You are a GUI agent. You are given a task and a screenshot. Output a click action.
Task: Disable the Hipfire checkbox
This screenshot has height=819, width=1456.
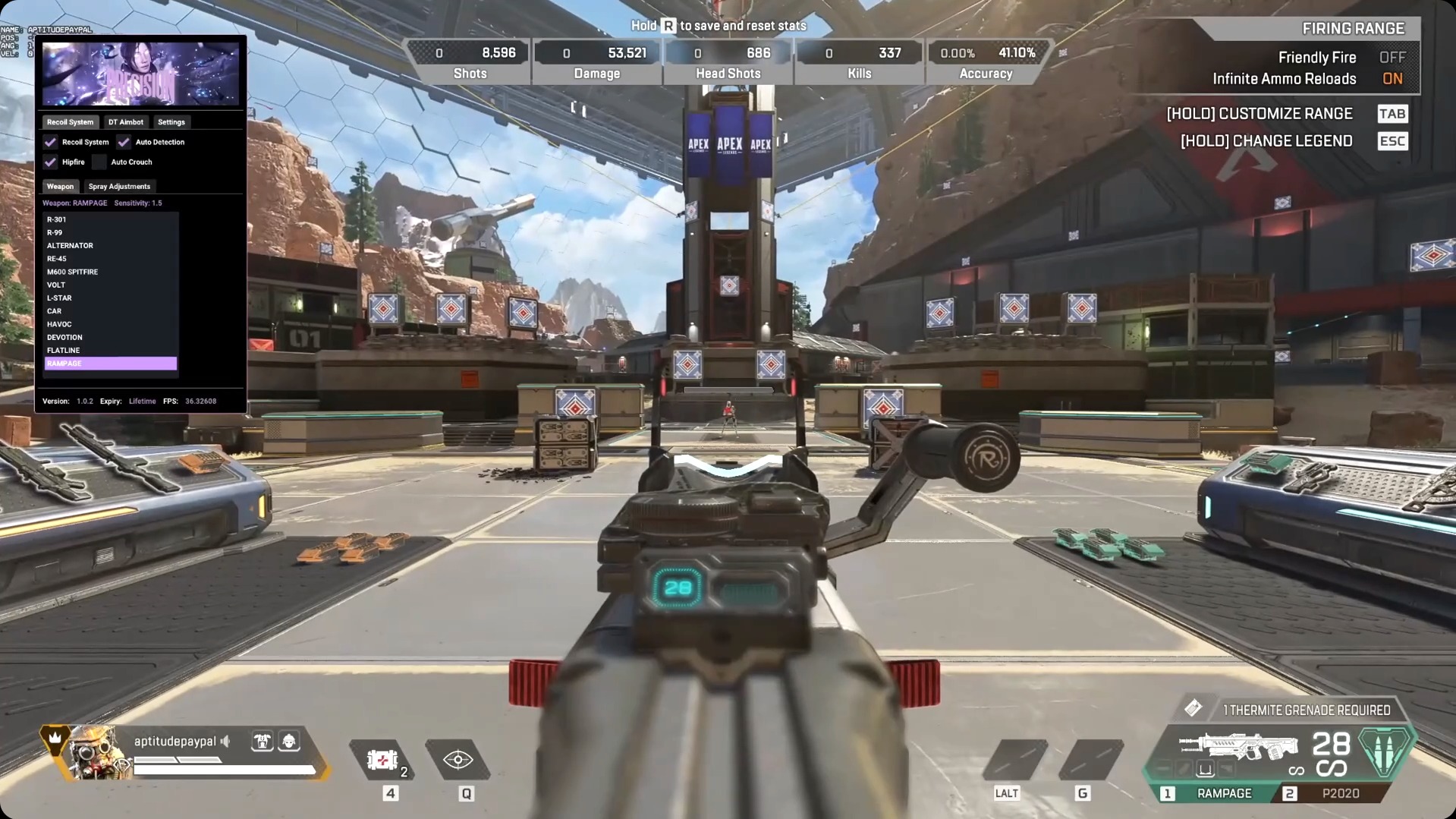point(51,161)
